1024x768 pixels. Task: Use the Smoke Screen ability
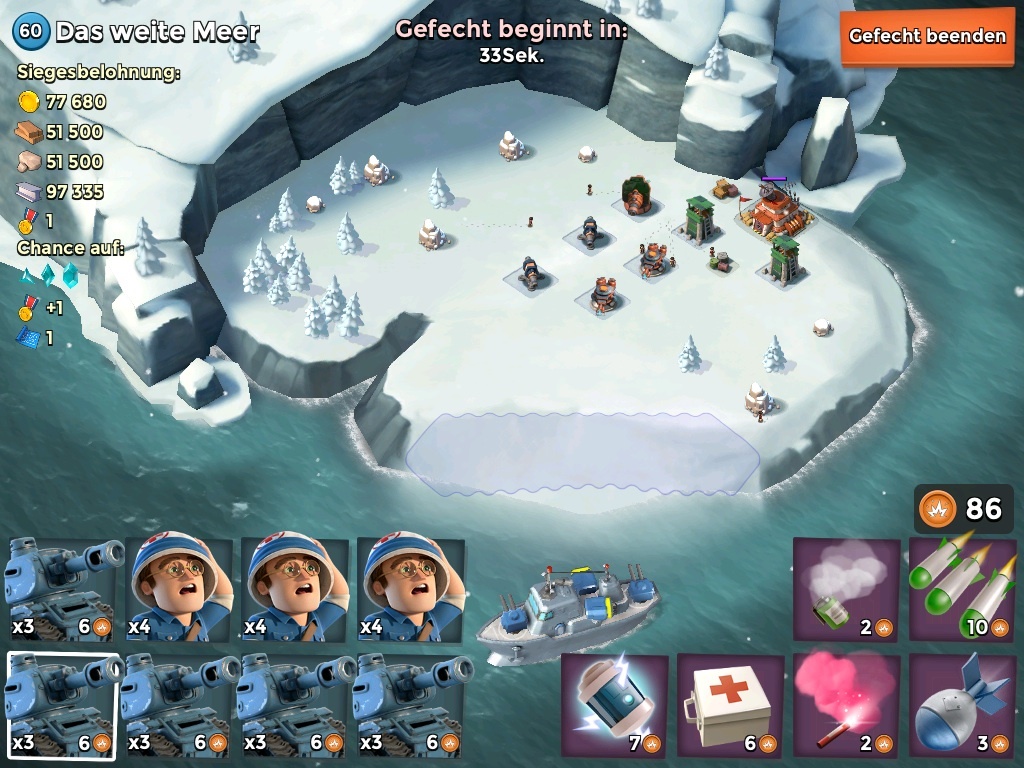click(x=846, y=590)
